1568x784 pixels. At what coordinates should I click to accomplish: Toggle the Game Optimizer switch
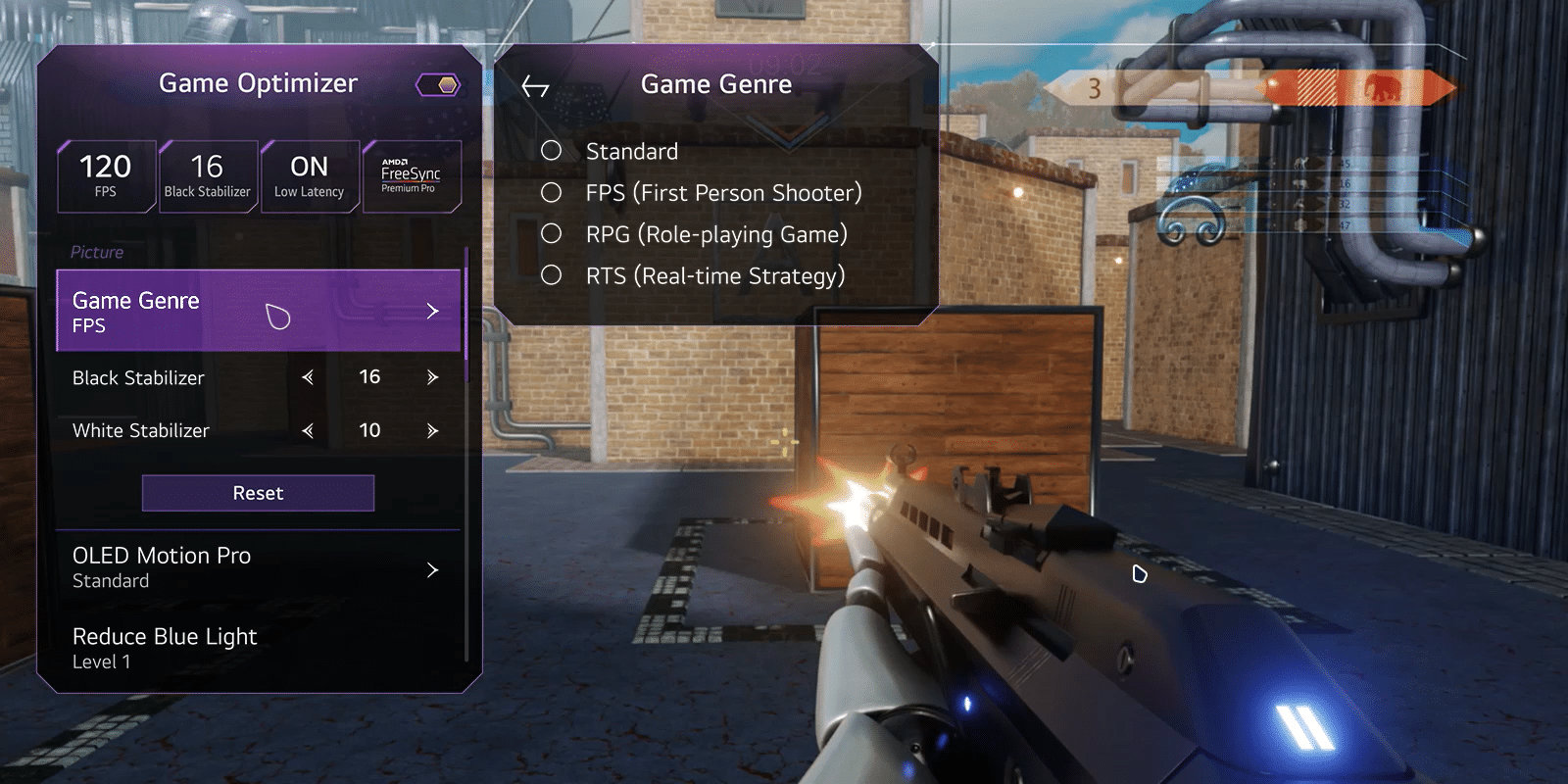(438, 85)
